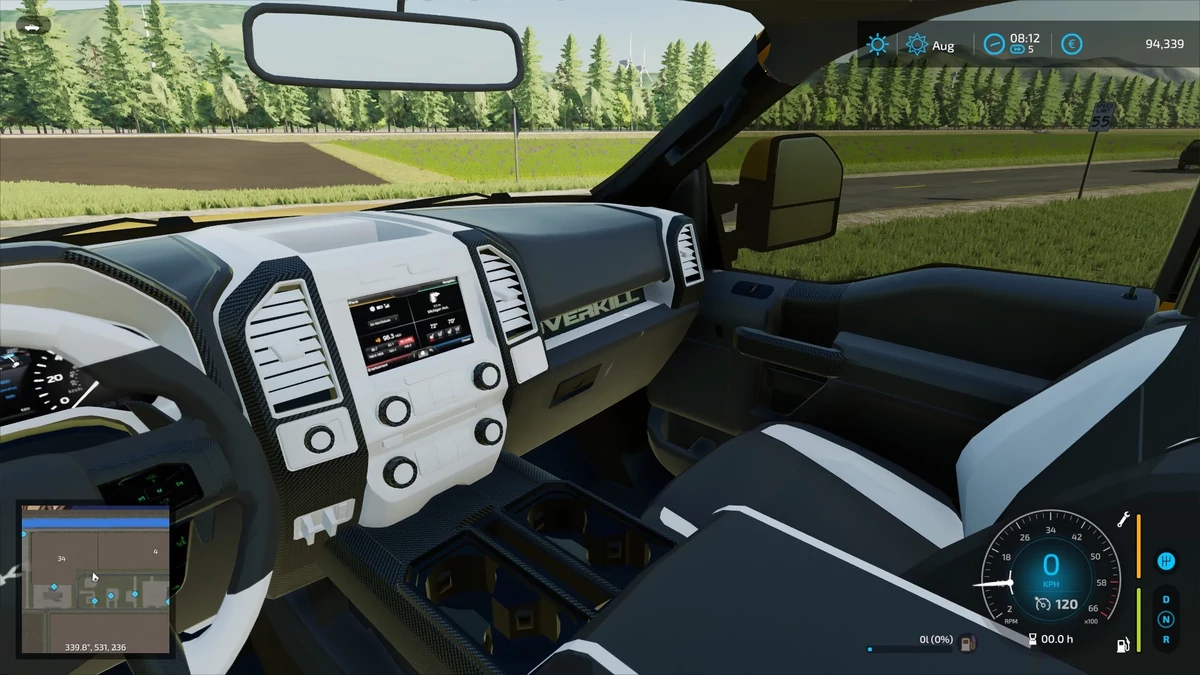Open finances via the euro coin icon
Viewport: 1200px width, 675px height.
click(x=1071, y=44)
